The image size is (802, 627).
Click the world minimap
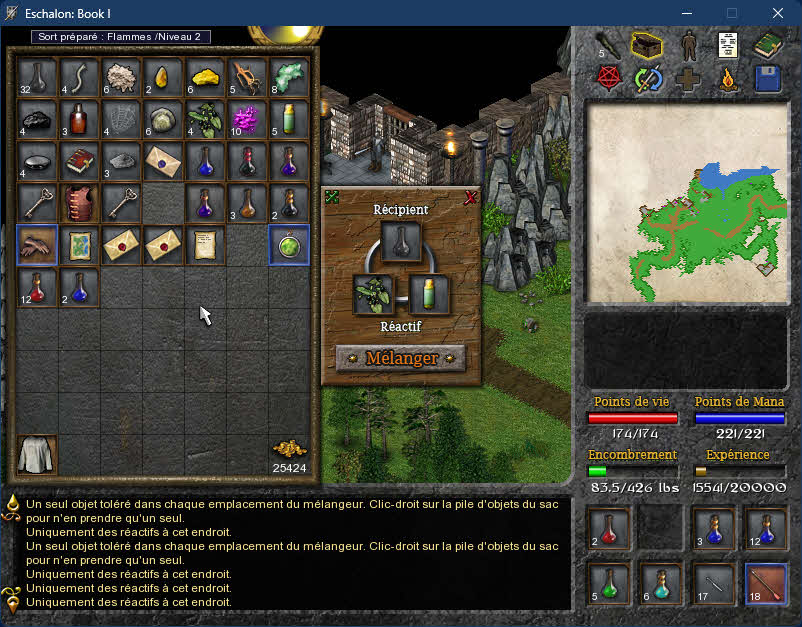tap(685, 203)
